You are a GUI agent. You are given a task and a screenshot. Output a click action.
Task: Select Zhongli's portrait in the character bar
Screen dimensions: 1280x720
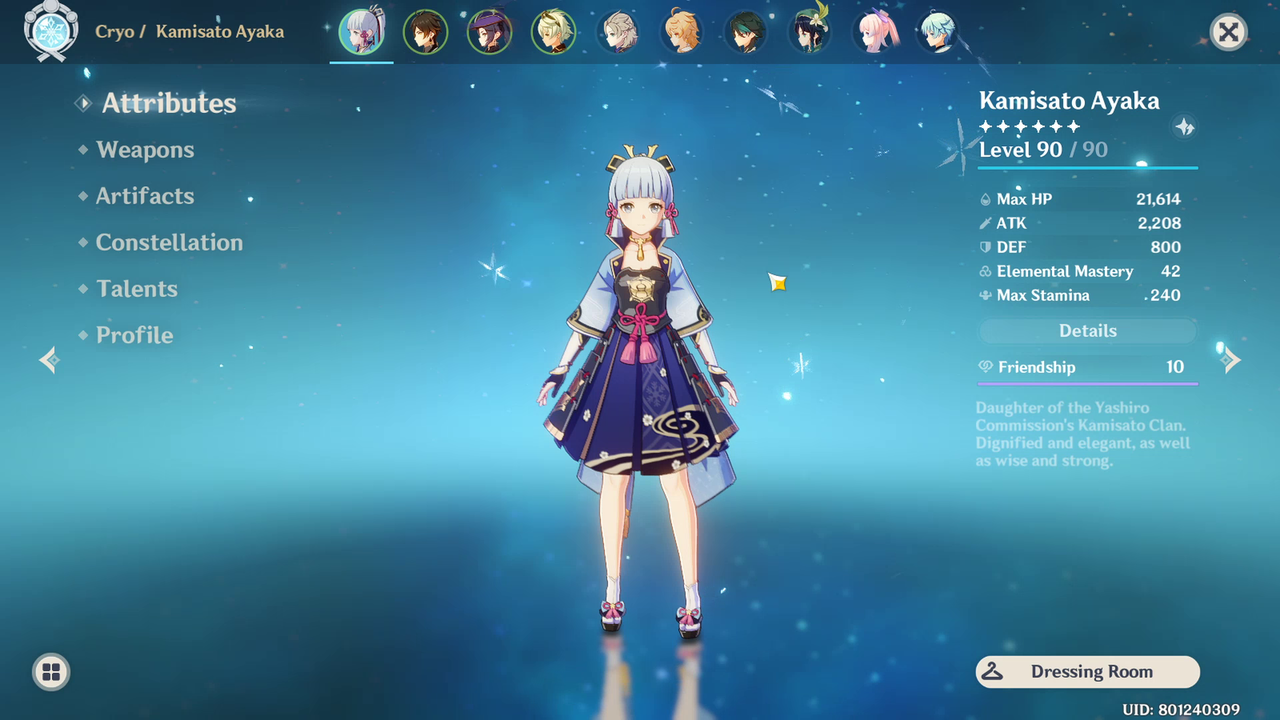coord(425,32)
